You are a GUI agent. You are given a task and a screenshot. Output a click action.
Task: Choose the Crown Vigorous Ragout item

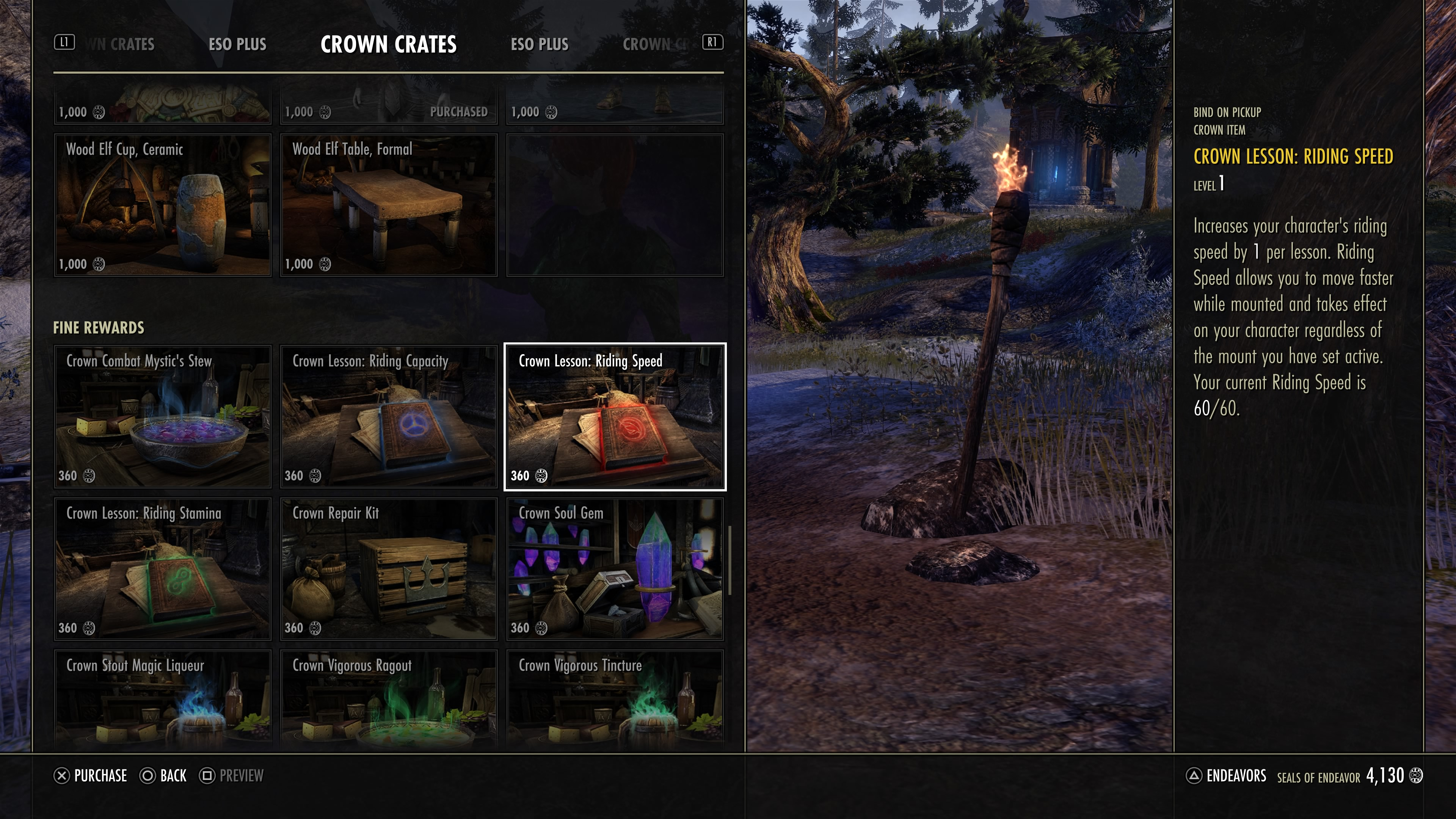[x=388, y=700]
